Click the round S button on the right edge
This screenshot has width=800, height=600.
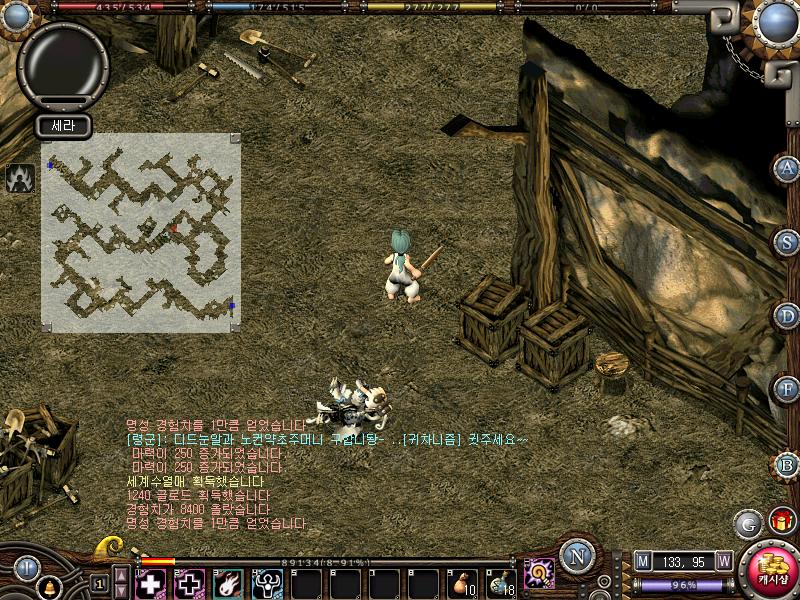788,242
